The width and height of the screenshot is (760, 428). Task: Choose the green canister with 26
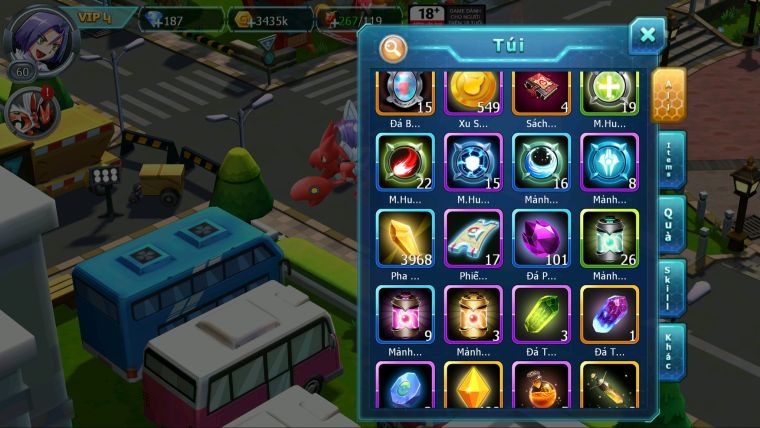pos(609,239)
